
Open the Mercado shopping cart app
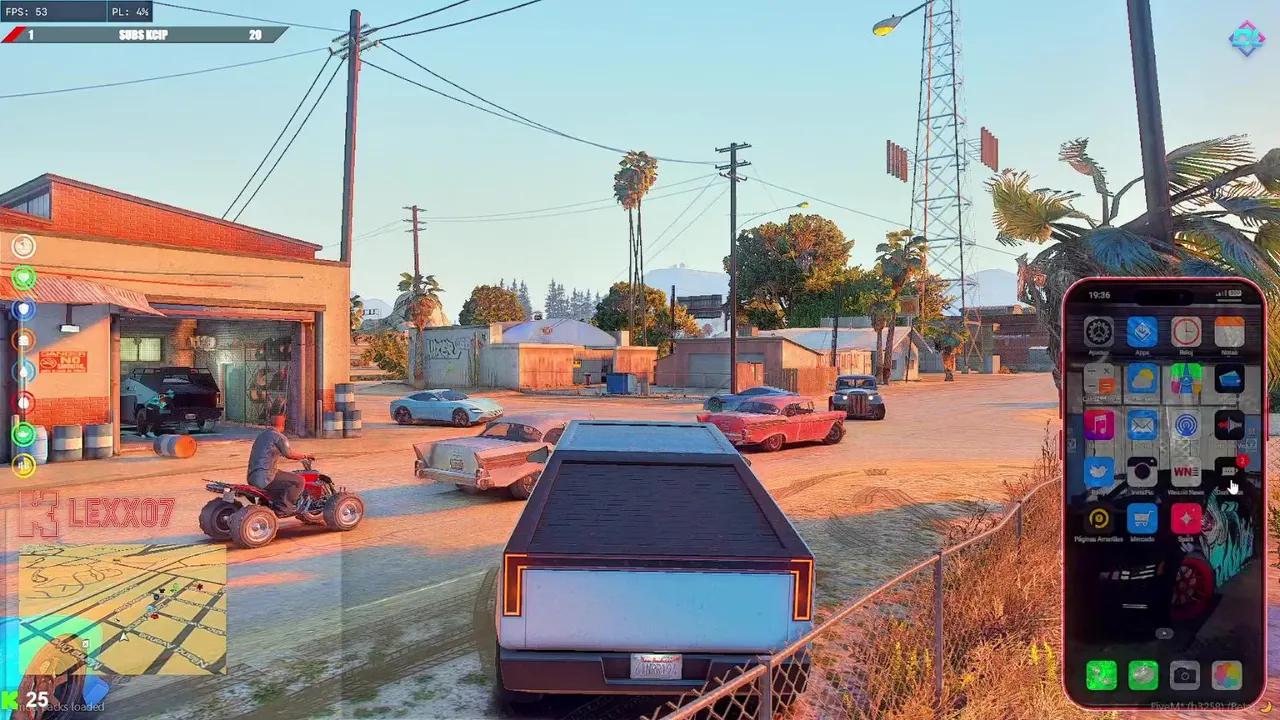coord(1142,517)
